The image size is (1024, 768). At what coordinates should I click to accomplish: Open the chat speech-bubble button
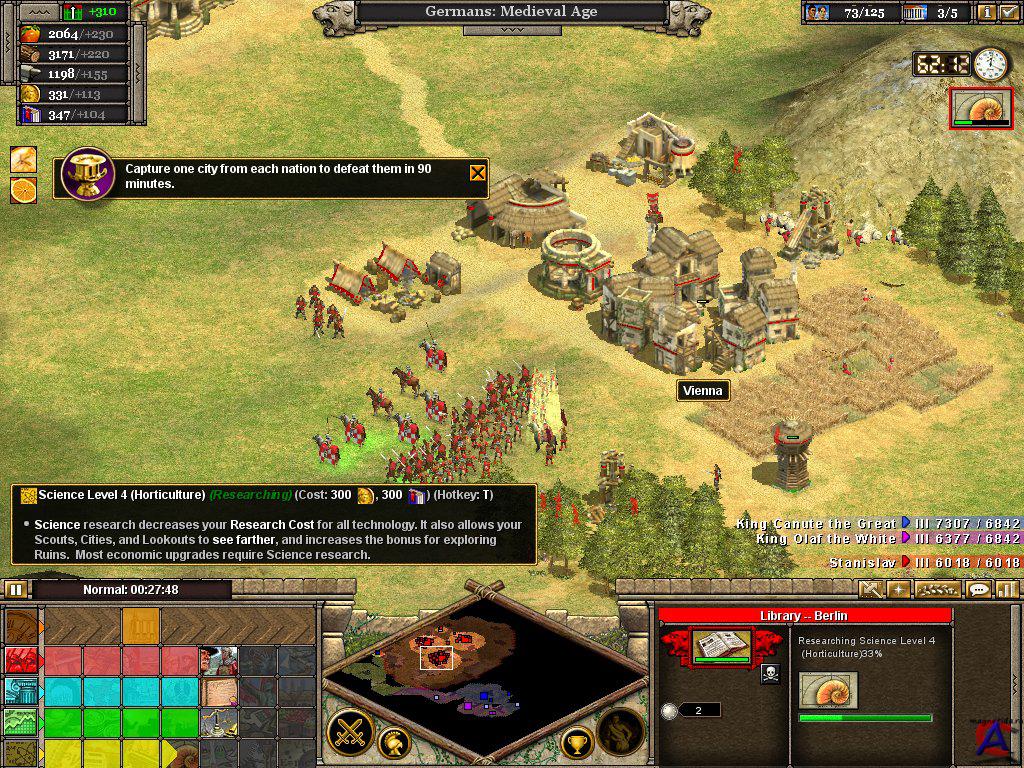pyautogui.click(x=979, y=589)
